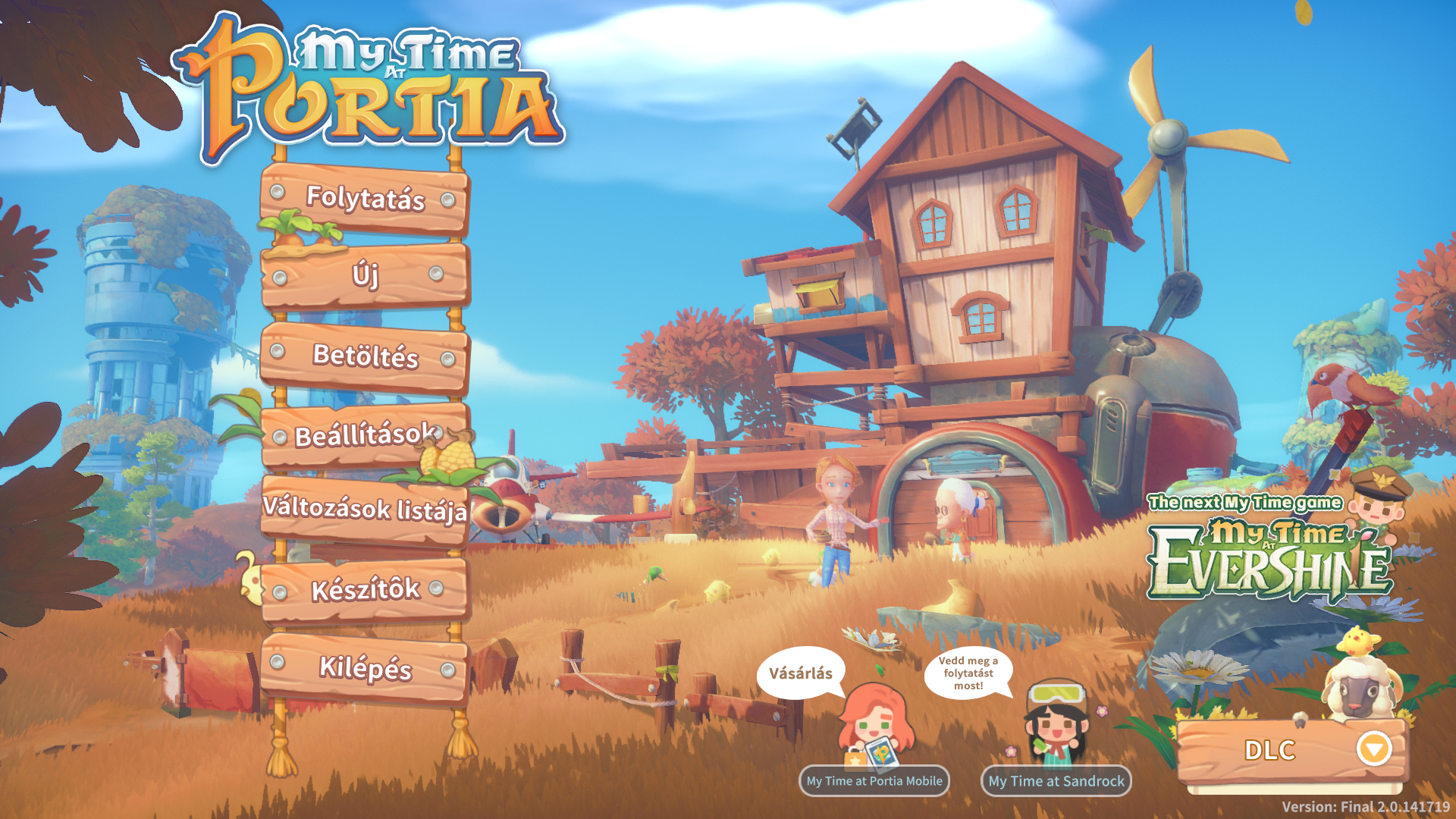Viewport: 1456px width, 819px height.
Task: Open the Beállítások settings
Action: [x=365, y=435]
